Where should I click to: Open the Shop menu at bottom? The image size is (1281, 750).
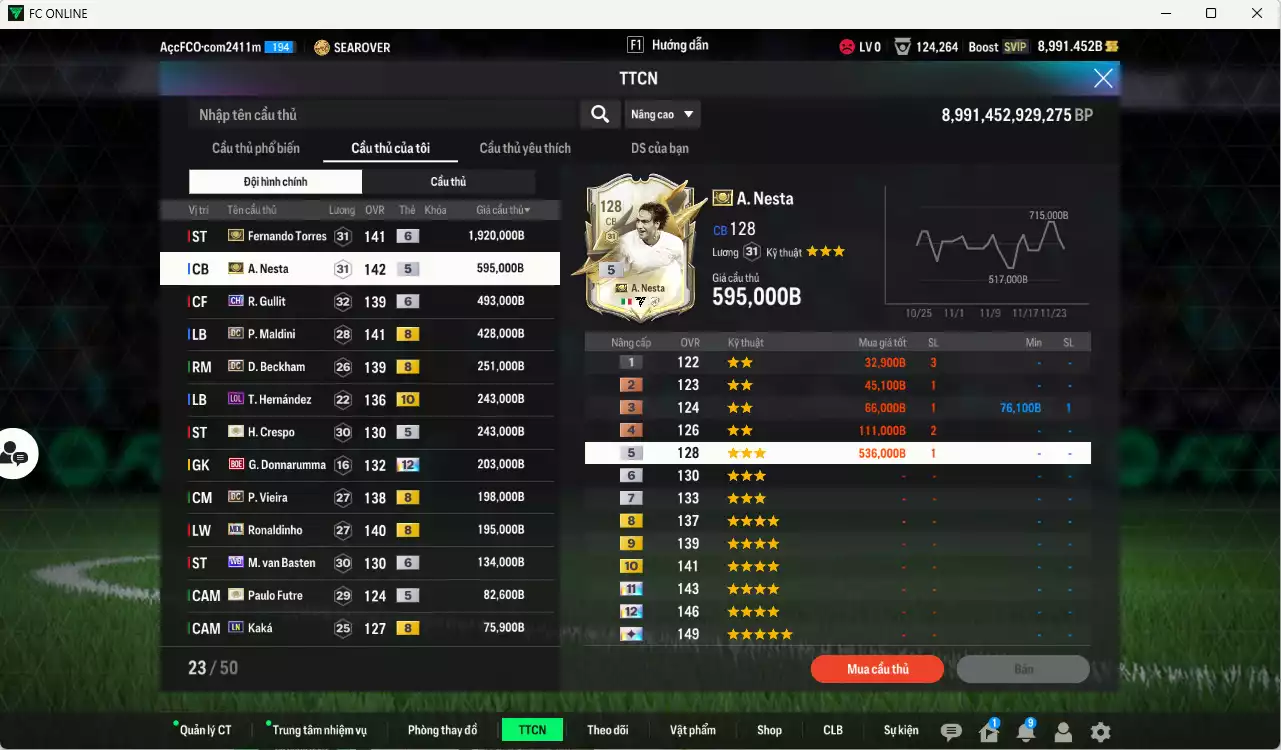[769, 729]
